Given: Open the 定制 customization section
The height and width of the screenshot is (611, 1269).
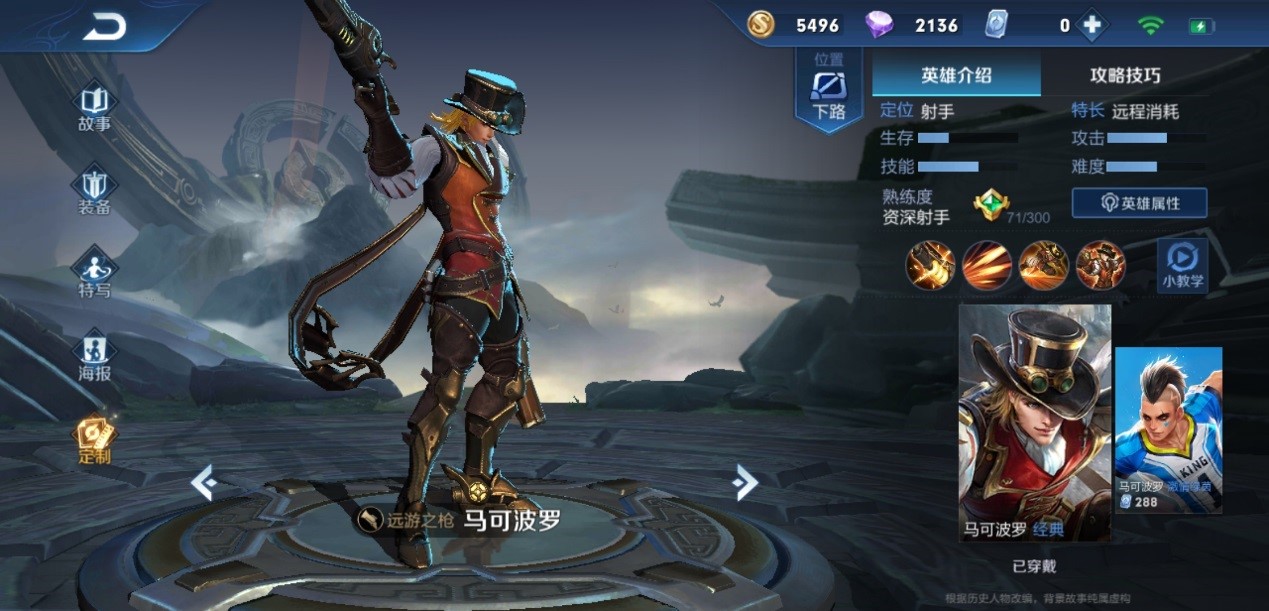Looking at the screenshot, I should pos(95,440).
